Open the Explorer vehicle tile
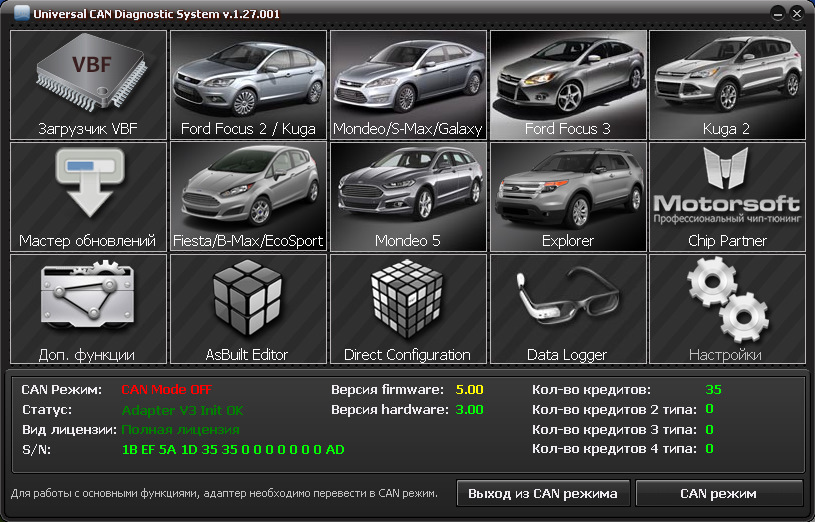Image resolution: width=815 pixels, height=522 pixels. click(568, 197)
